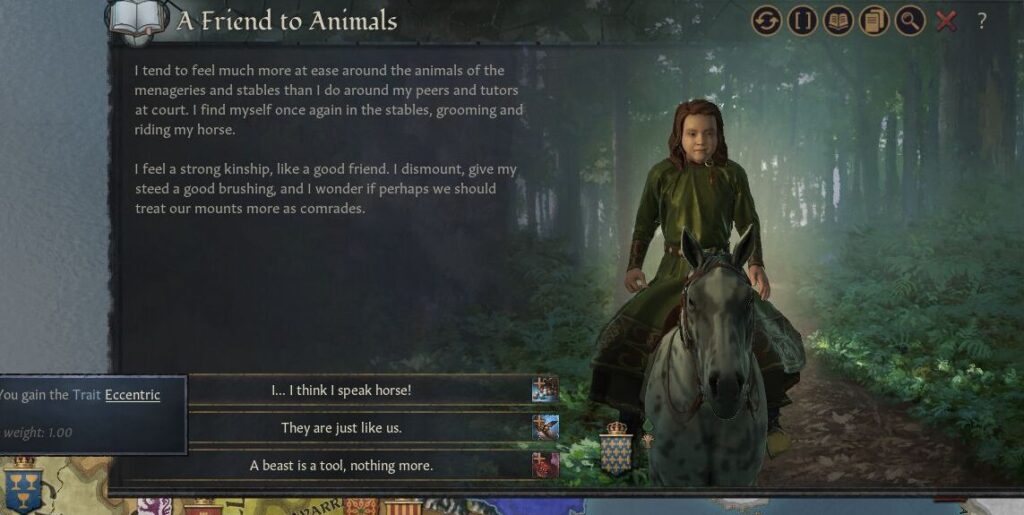The image size is (1024, 515).
Task: Follow the Eccentric trait link in the tooltip
Action: pyautogui.click(x=132, y=394)
